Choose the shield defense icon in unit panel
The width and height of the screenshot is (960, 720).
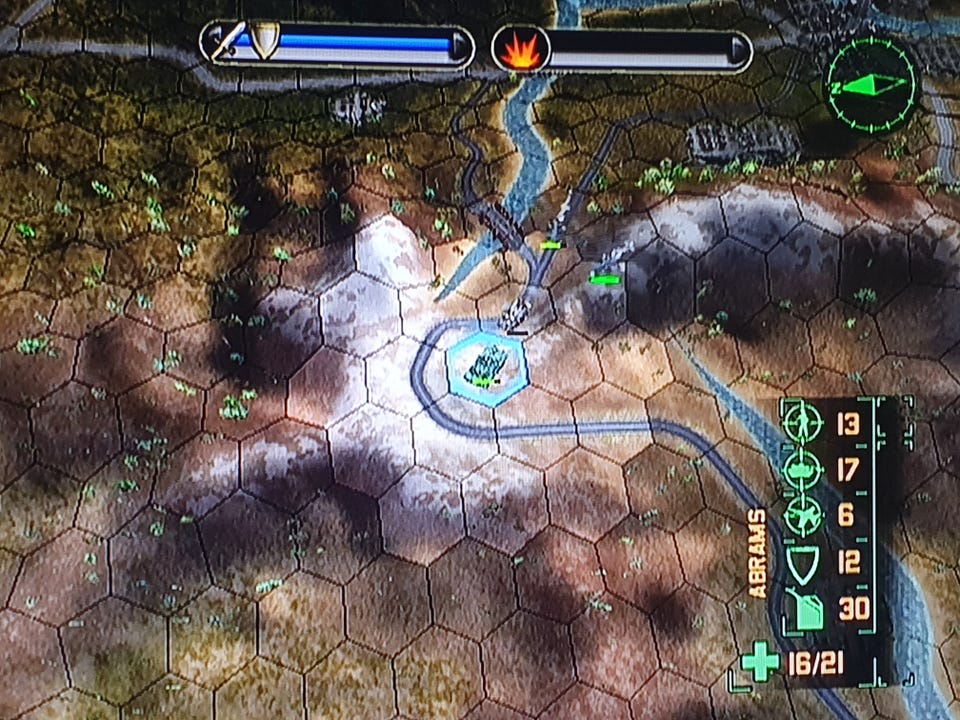tap(803, 563)
